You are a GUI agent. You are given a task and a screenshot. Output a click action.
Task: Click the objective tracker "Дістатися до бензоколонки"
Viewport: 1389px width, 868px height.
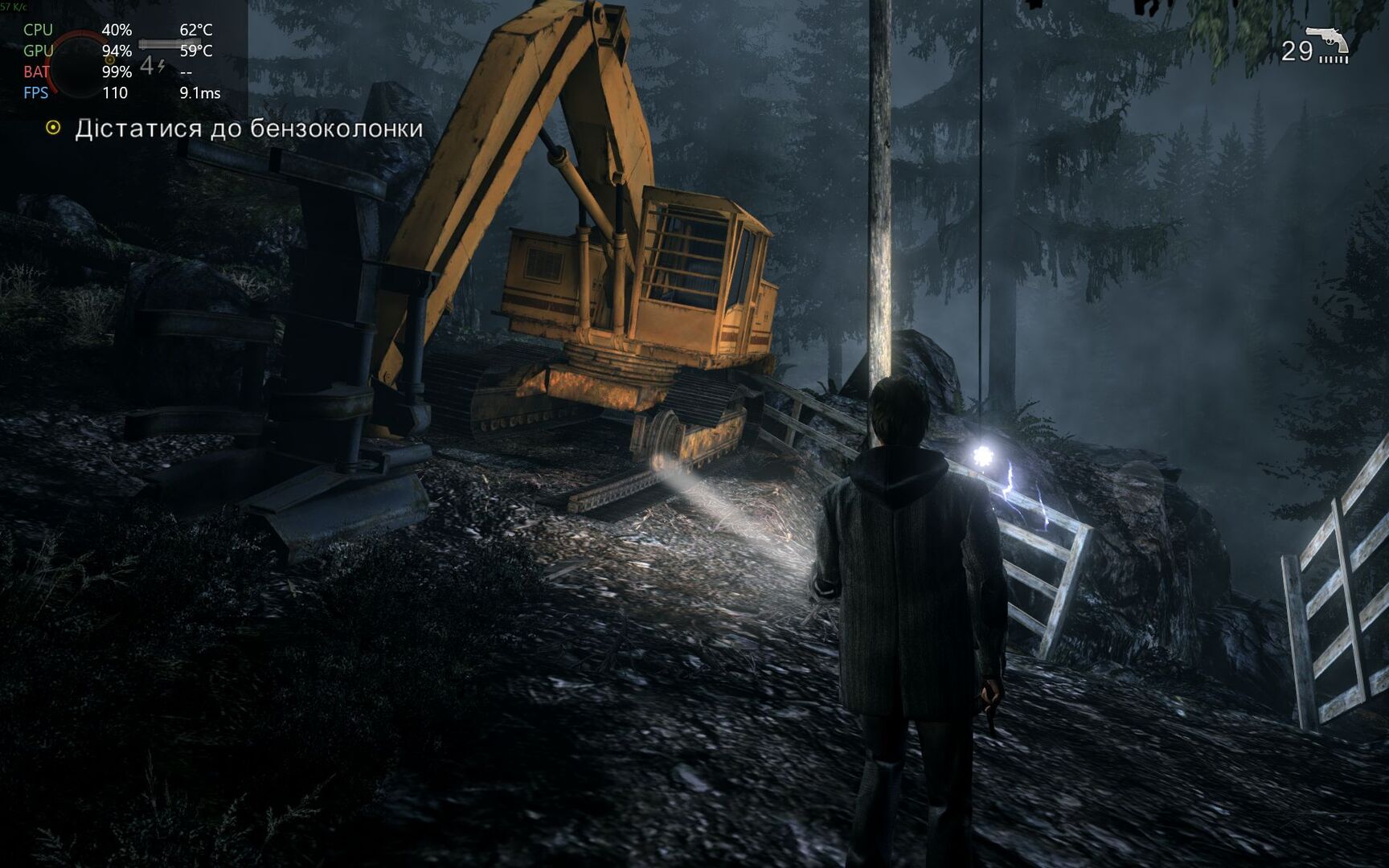pyautogui.click(x=248, y=129)
